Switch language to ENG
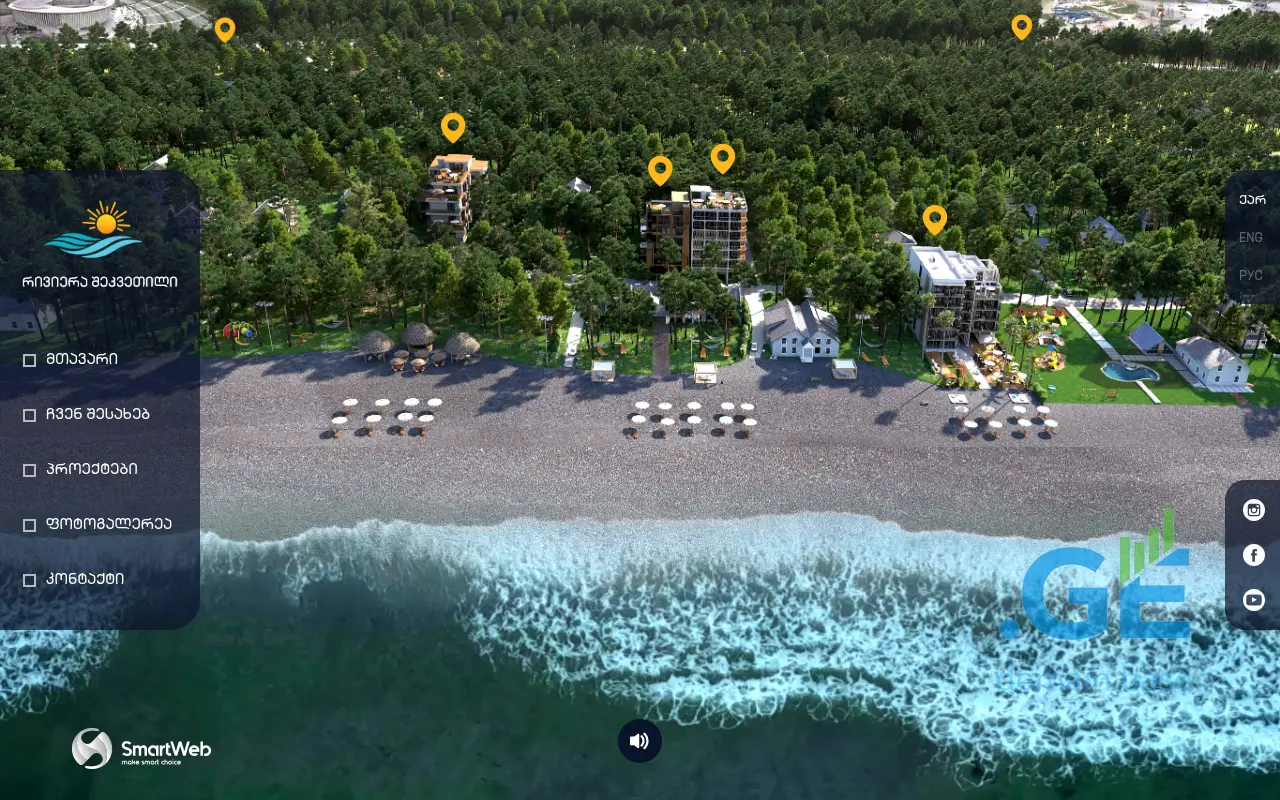Viewport: 1280px width, 800px height. pos(1251,237)
